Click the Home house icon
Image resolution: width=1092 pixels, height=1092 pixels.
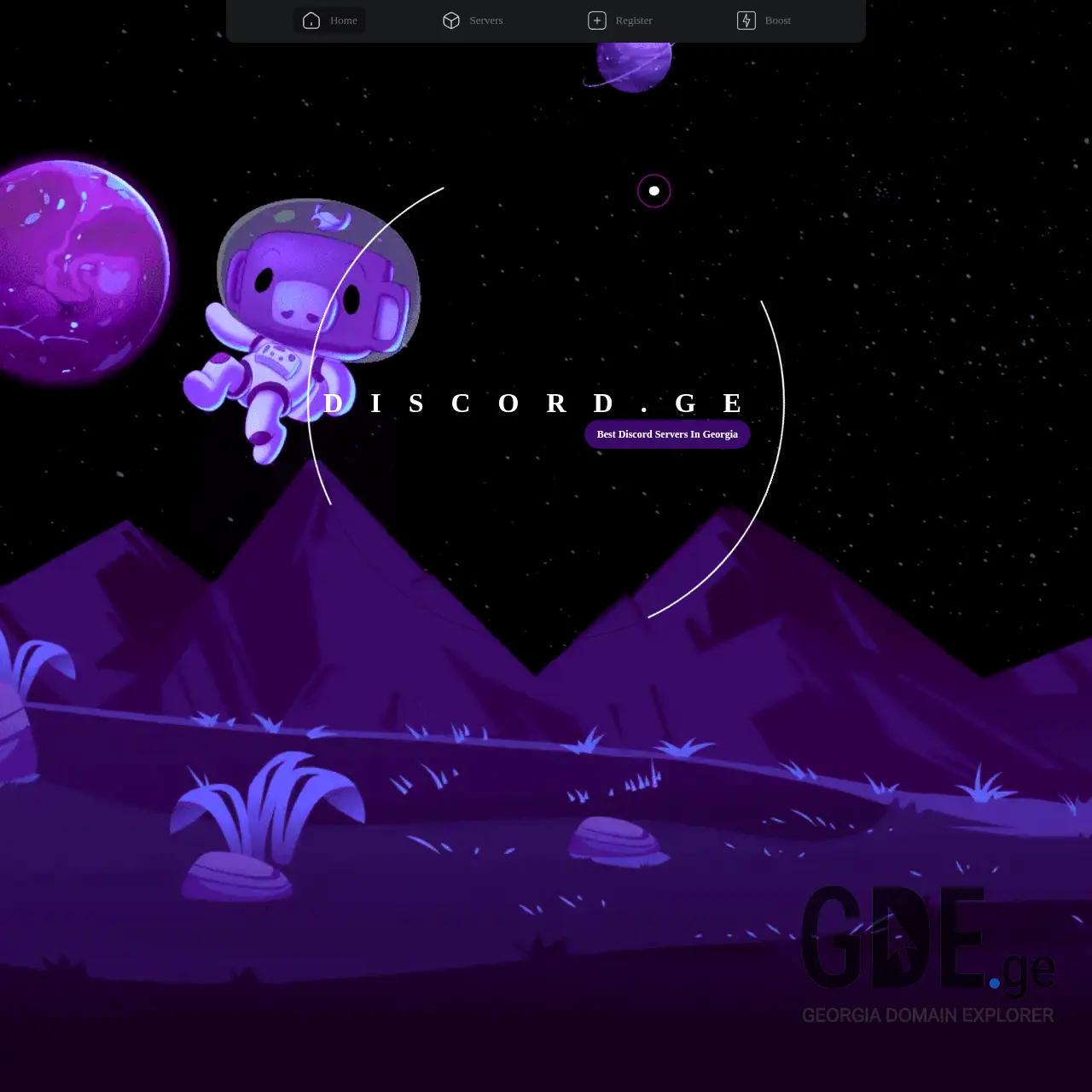click(311, 20)
